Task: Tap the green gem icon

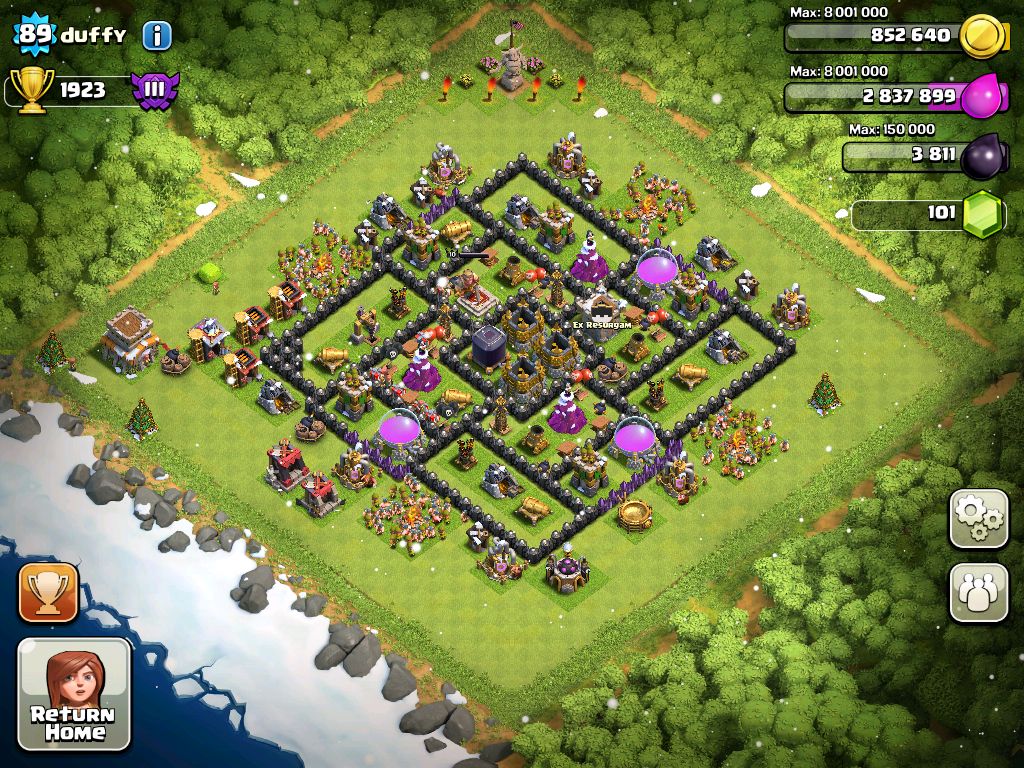Action: pos(983,214)
